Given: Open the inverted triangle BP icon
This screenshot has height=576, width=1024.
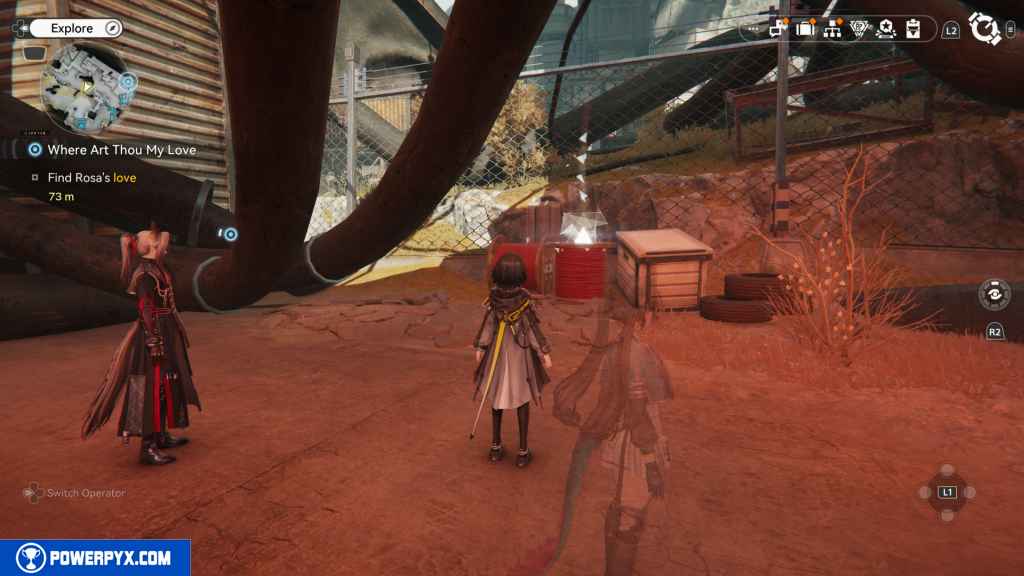Looking at the screenshot, I should click(859, 29).
